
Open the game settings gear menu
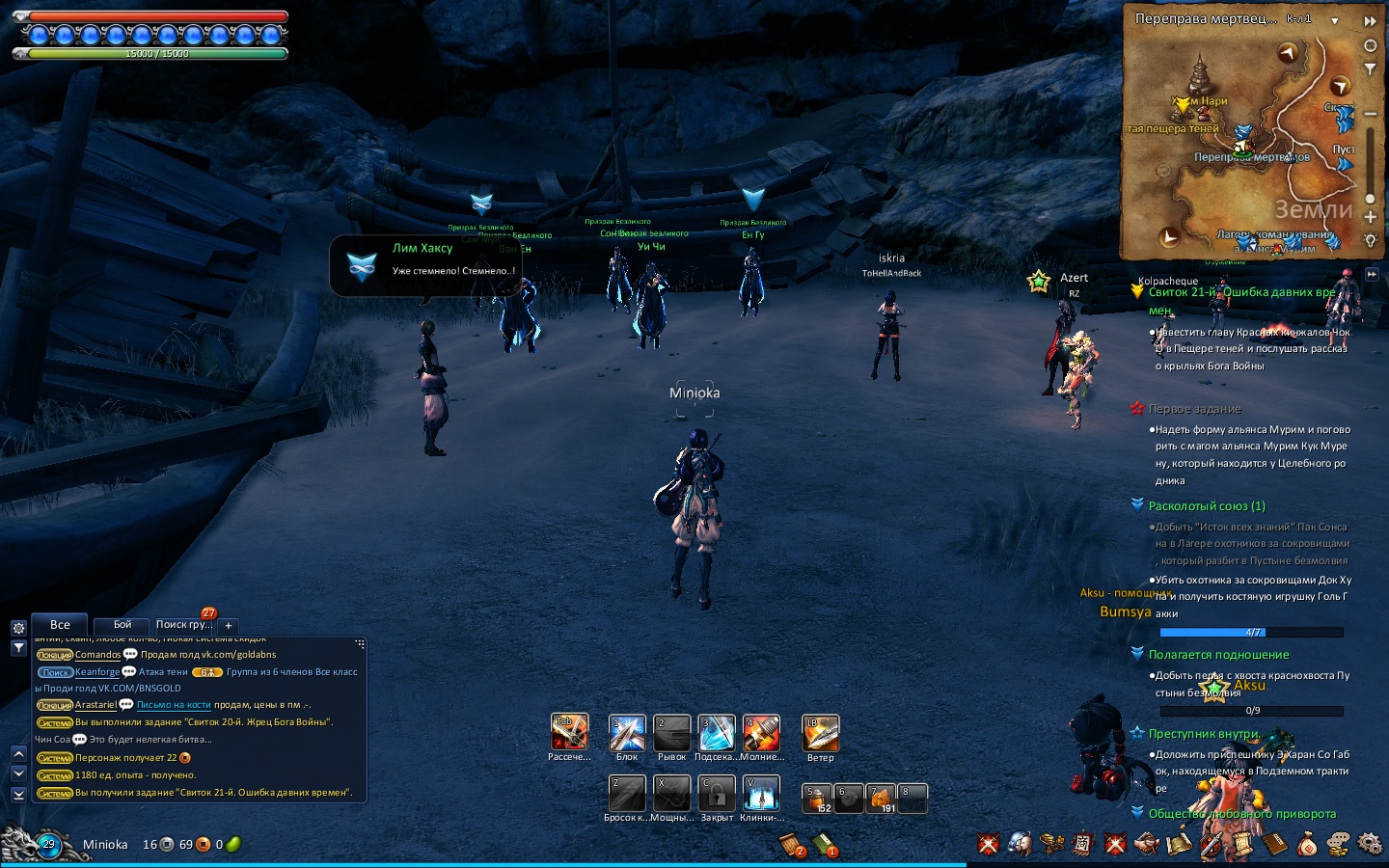point(1370,845)
